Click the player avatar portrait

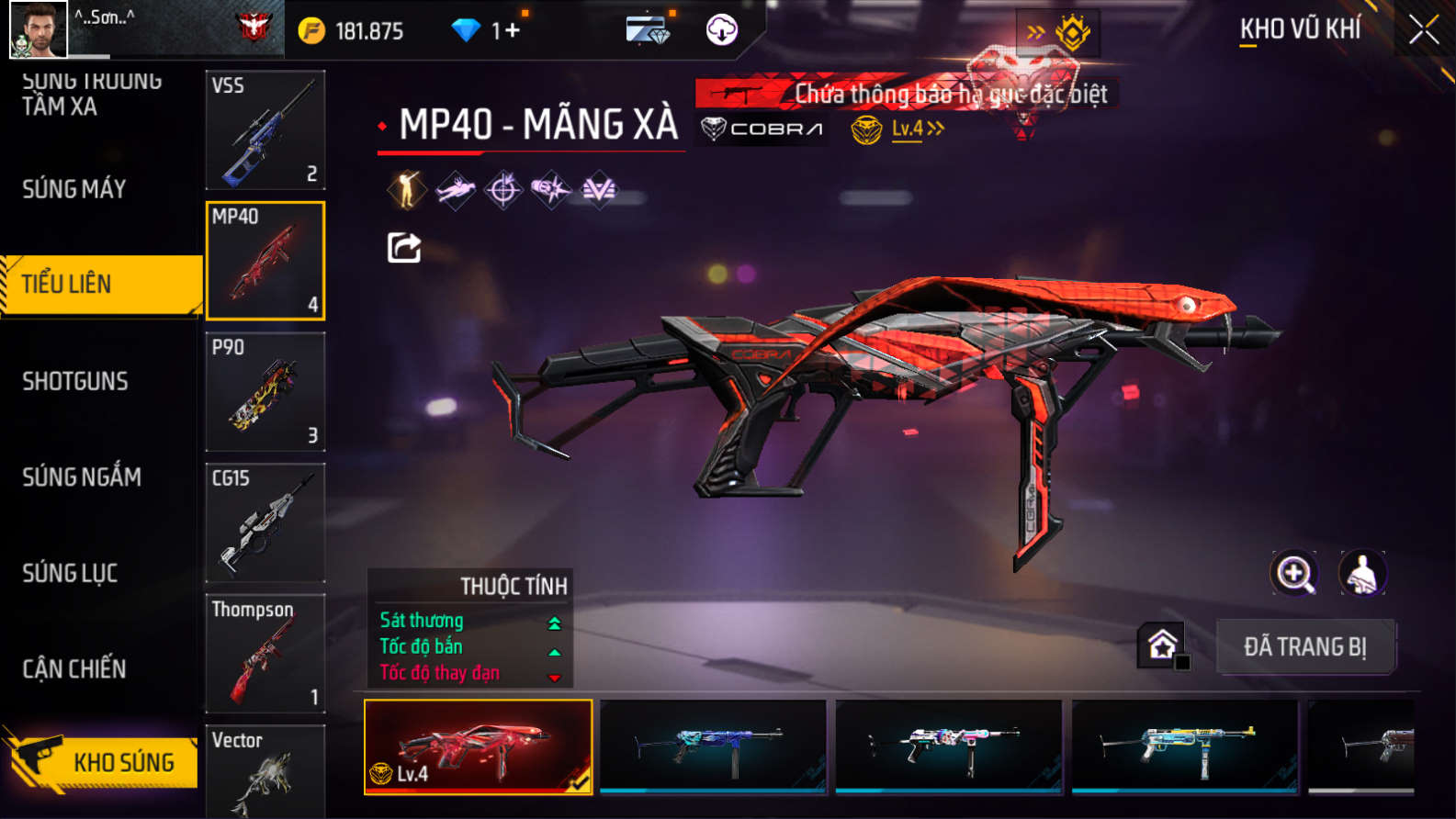(38, 29)
